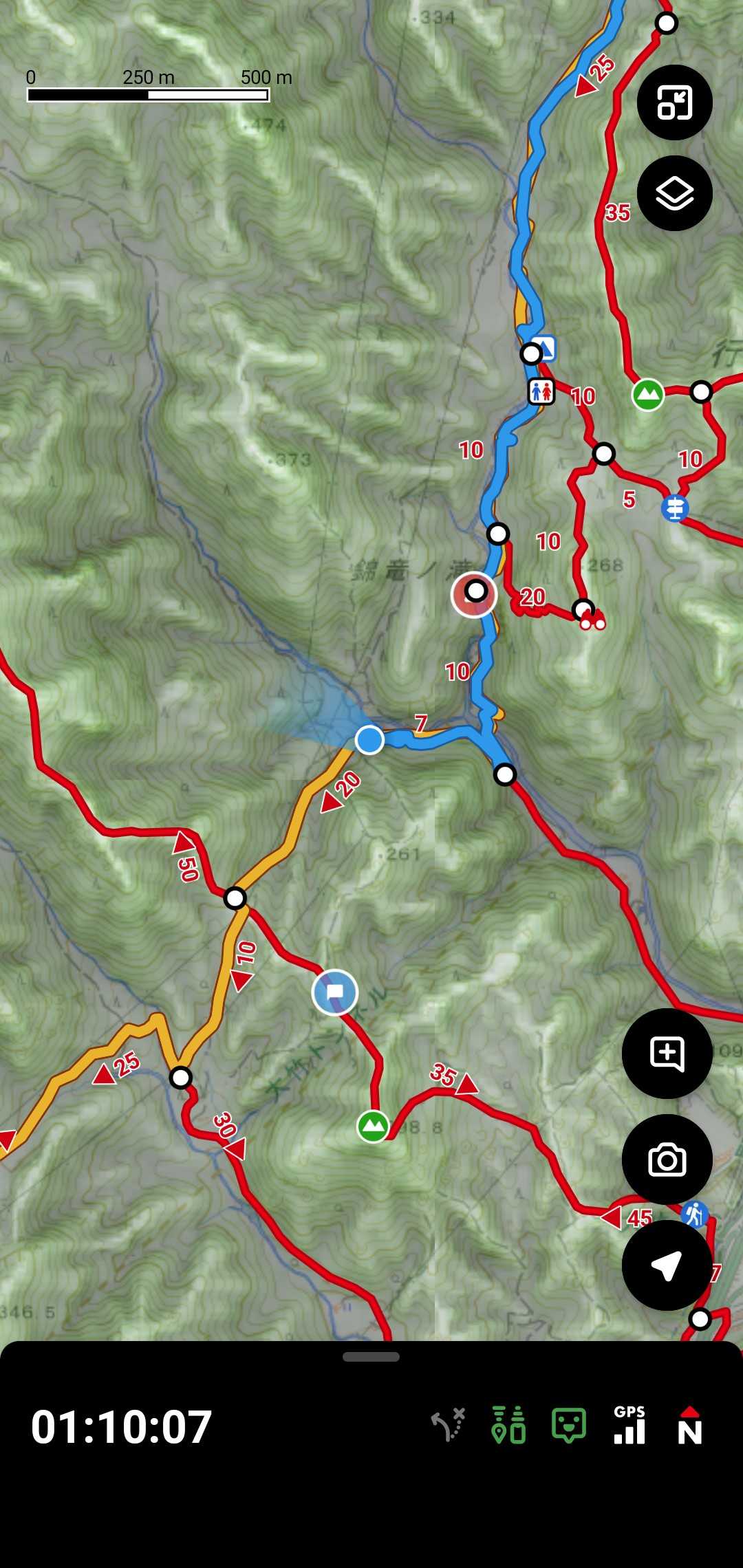Recenter the map with the location arrow button
The image size is (743, 1568).
click(x=667, y=1265)
